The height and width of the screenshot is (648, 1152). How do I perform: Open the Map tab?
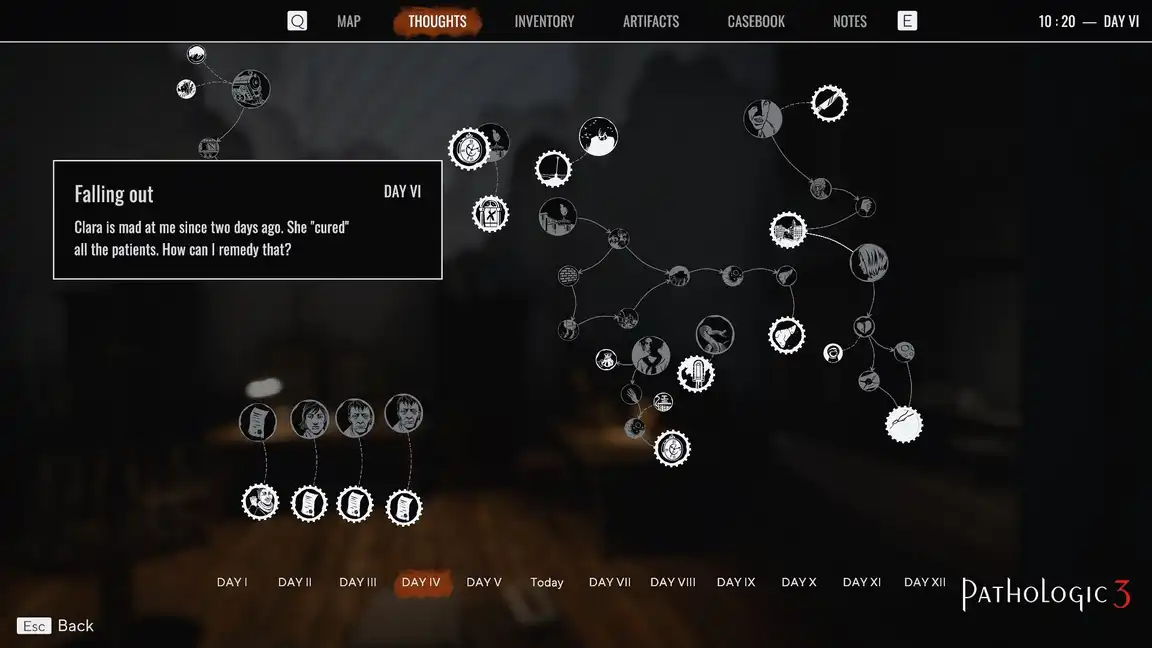348,21
